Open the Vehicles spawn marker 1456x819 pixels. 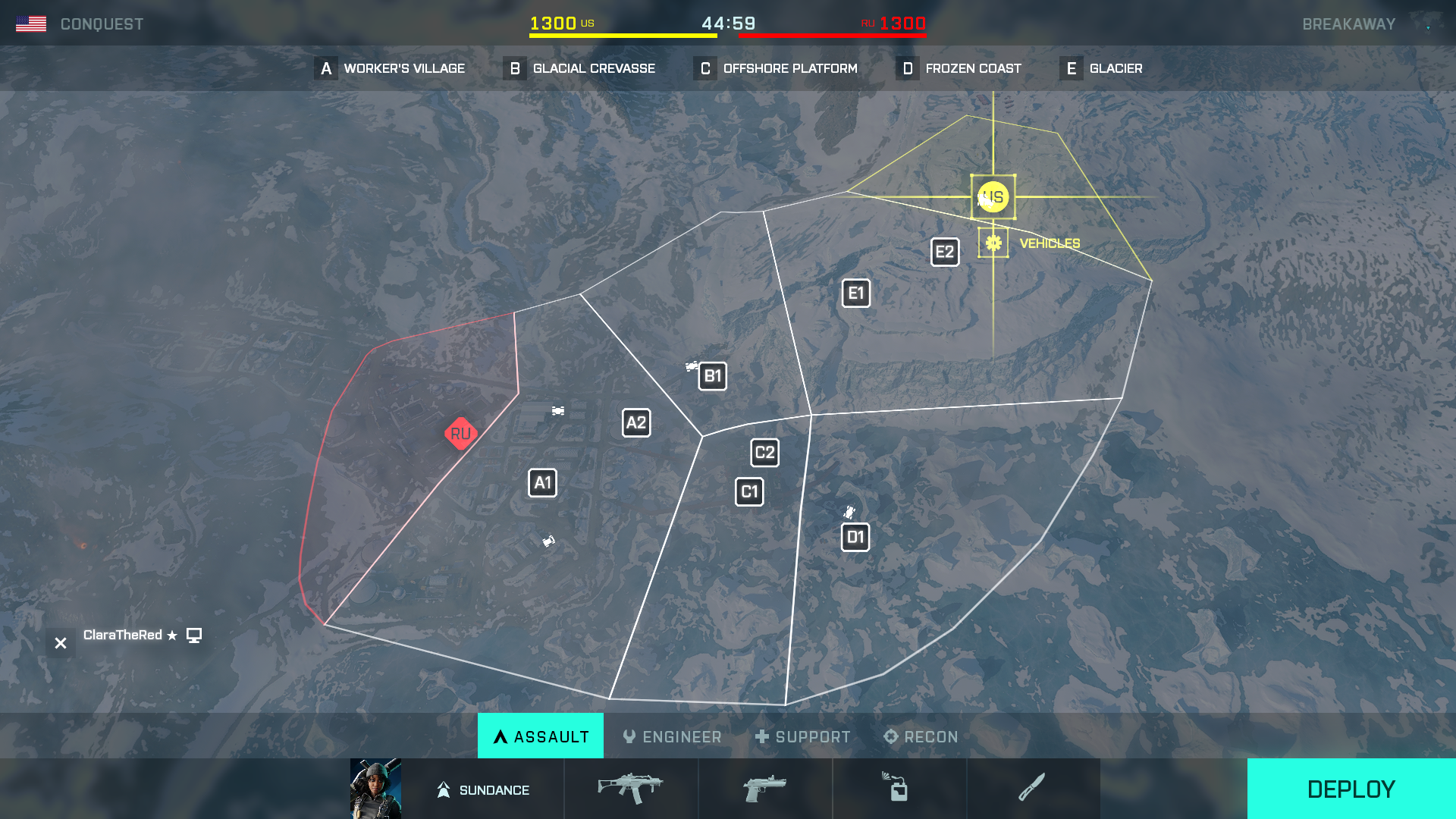(x=993, y=243)
